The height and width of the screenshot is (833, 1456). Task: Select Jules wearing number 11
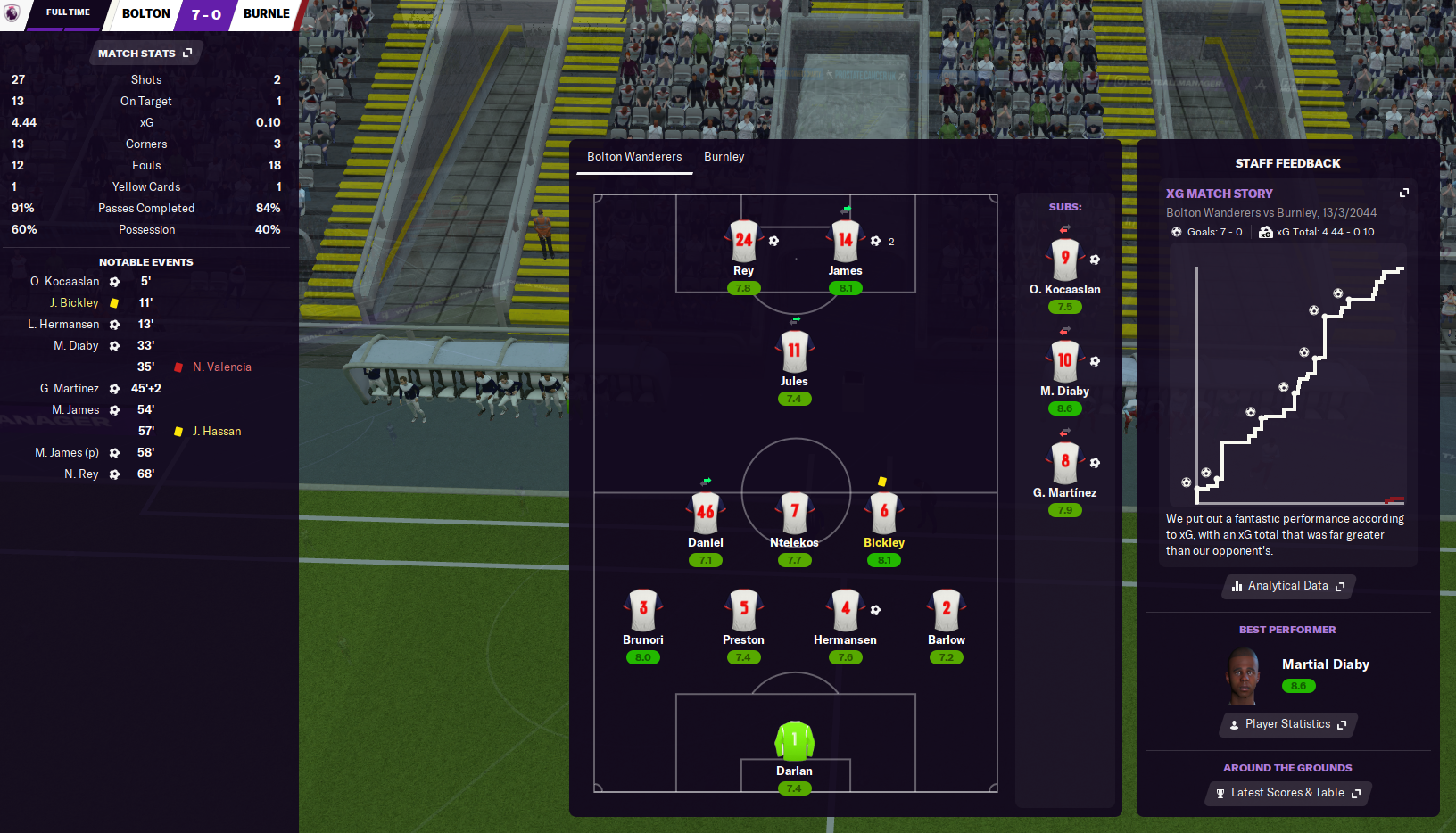(x=794, y=351)
